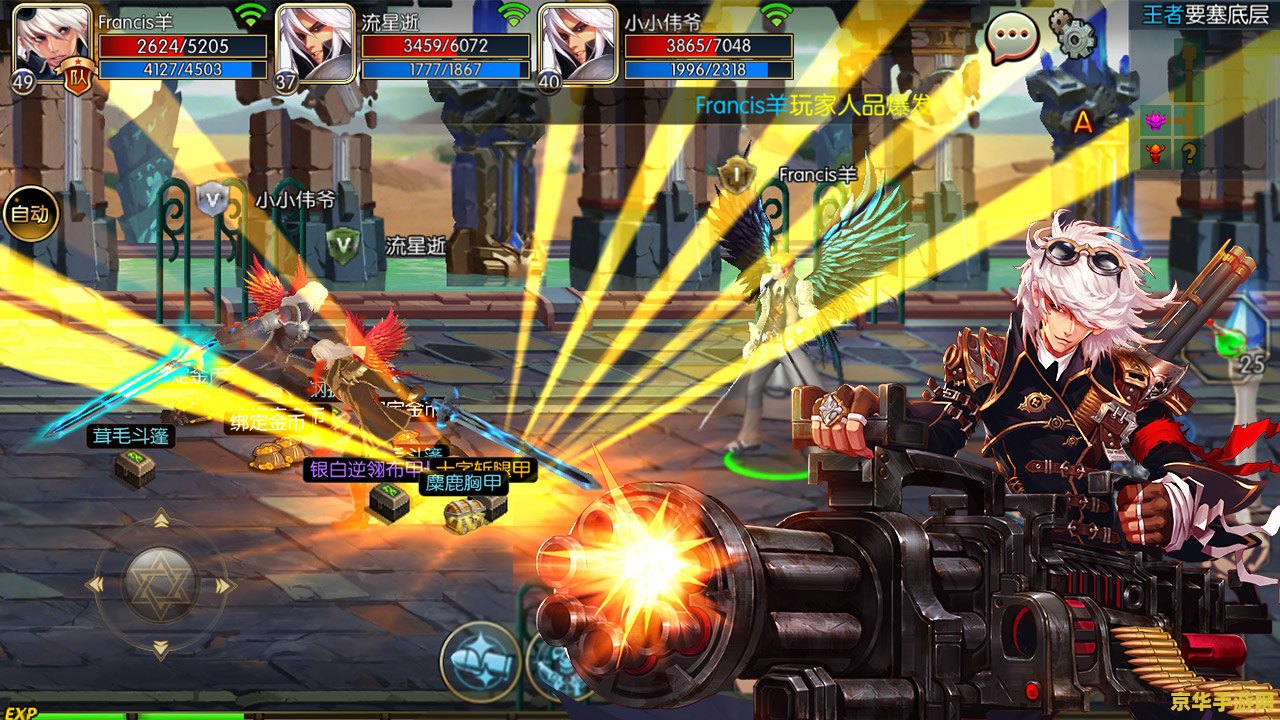Click the red demon boss minimap room
The image size is (1280, 720).
[1158, 155]
